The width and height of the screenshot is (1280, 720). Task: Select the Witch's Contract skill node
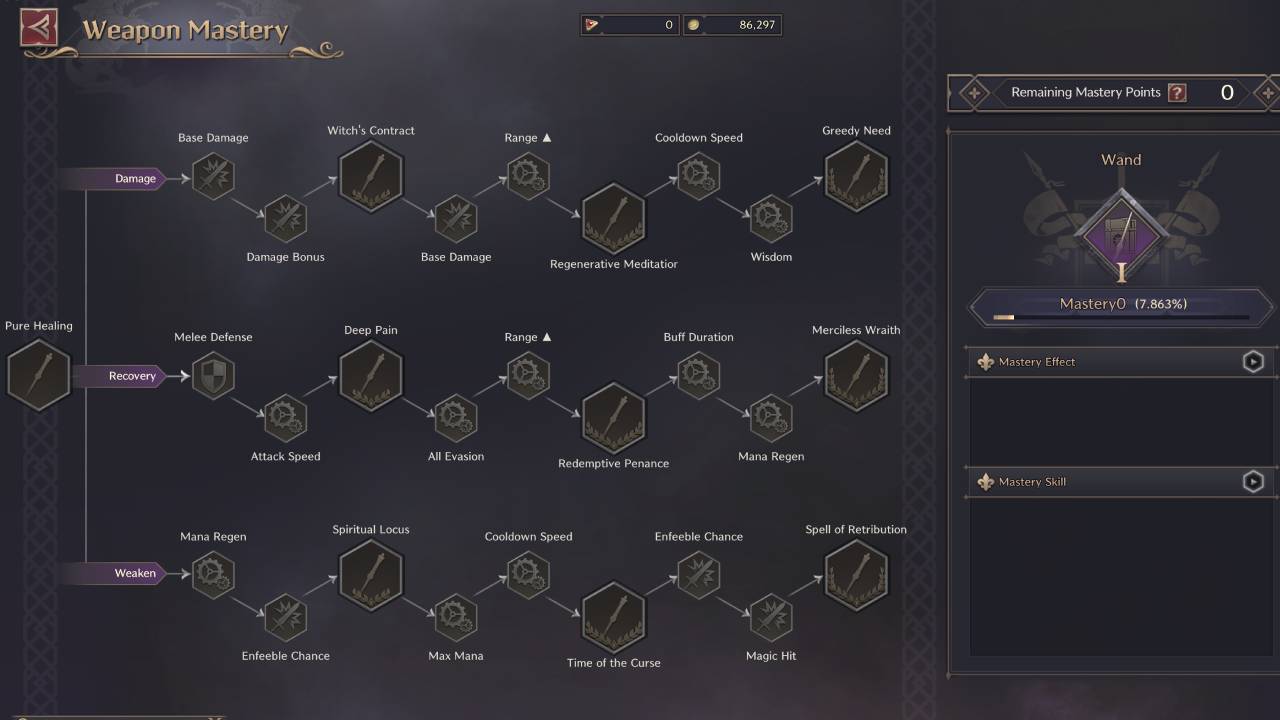pos(371,175)
